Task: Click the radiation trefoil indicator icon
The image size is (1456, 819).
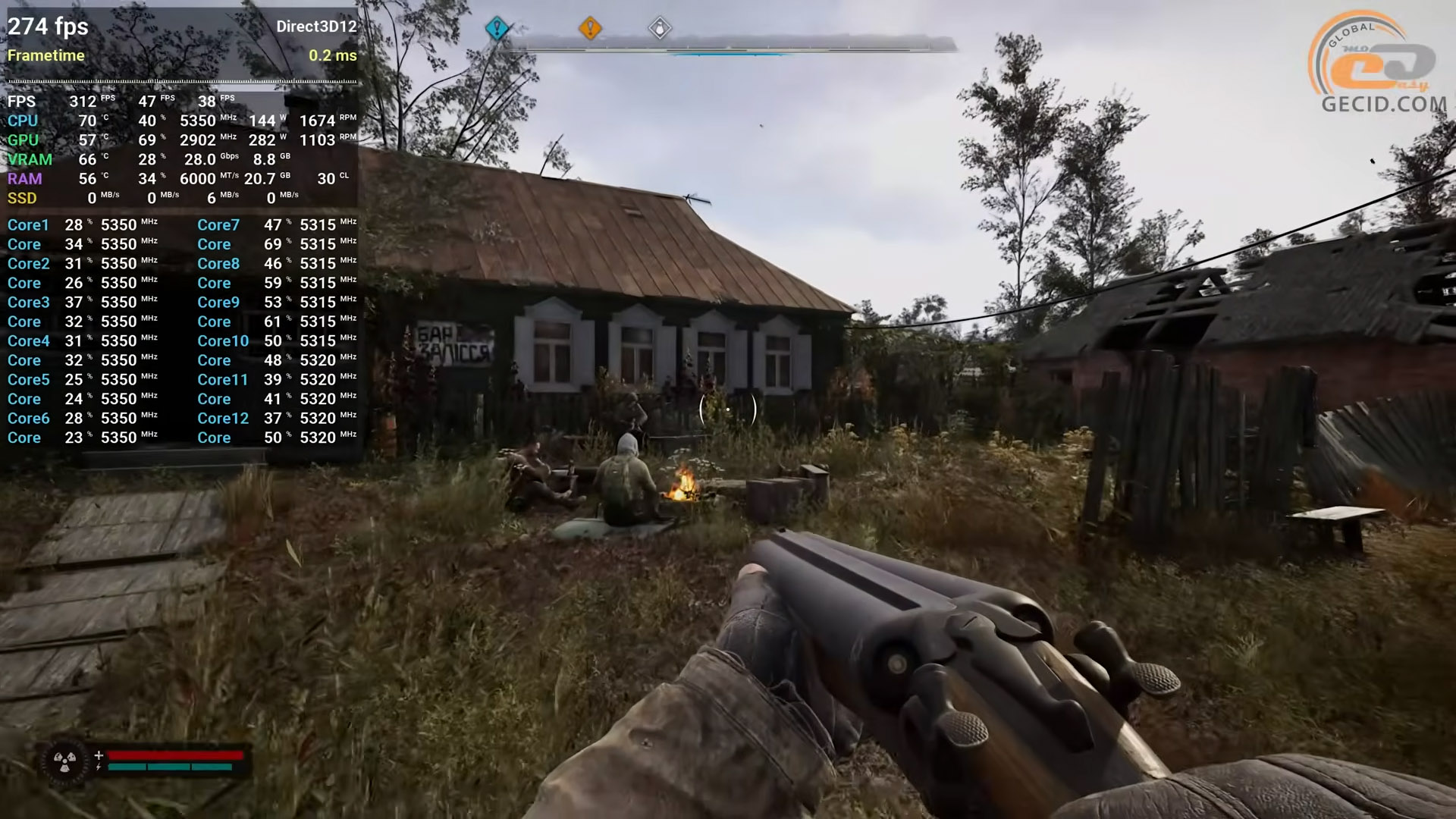Action: coord(64,761)
